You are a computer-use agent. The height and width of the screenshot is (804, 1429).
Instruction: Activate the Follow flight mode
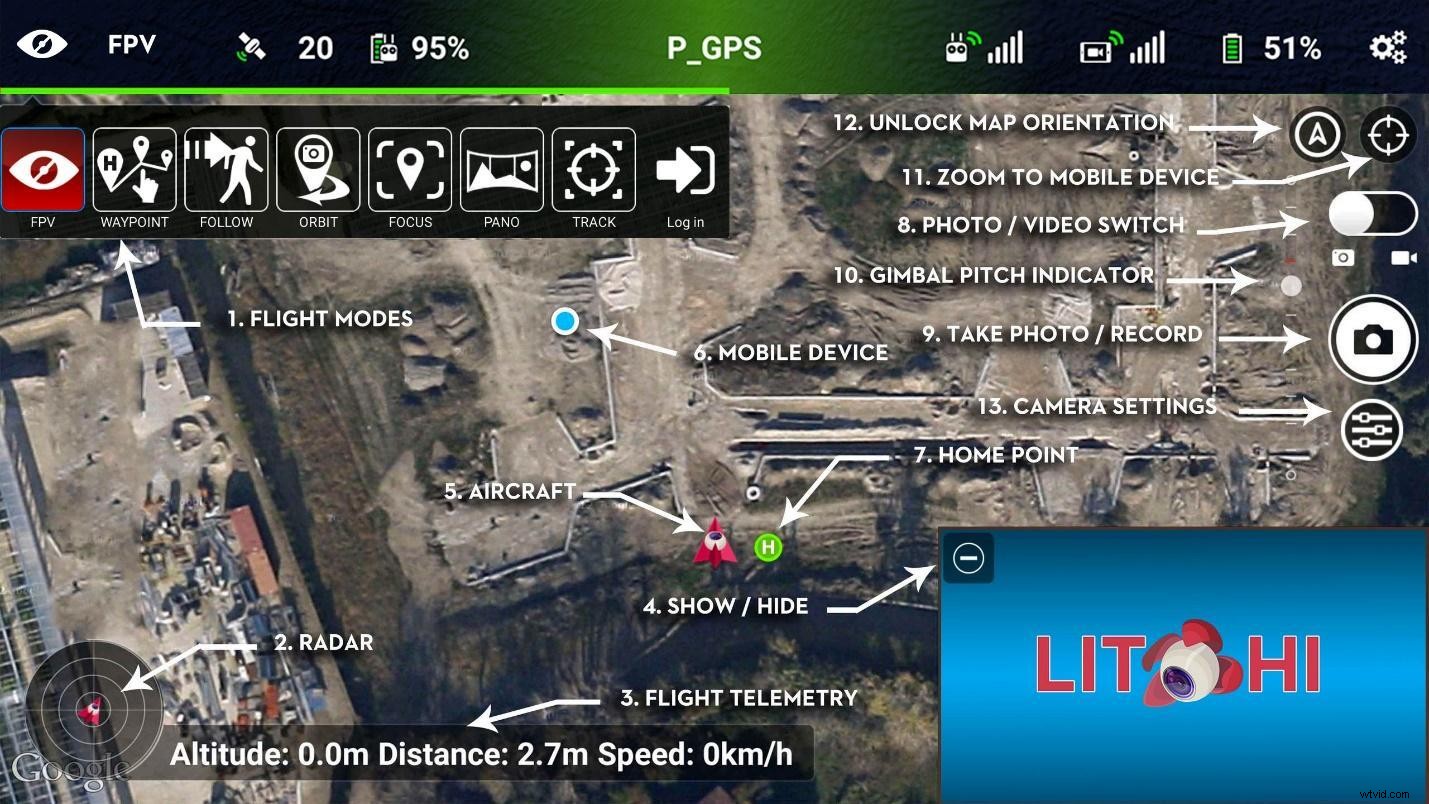pyautogui.click(x=226, y=170)
